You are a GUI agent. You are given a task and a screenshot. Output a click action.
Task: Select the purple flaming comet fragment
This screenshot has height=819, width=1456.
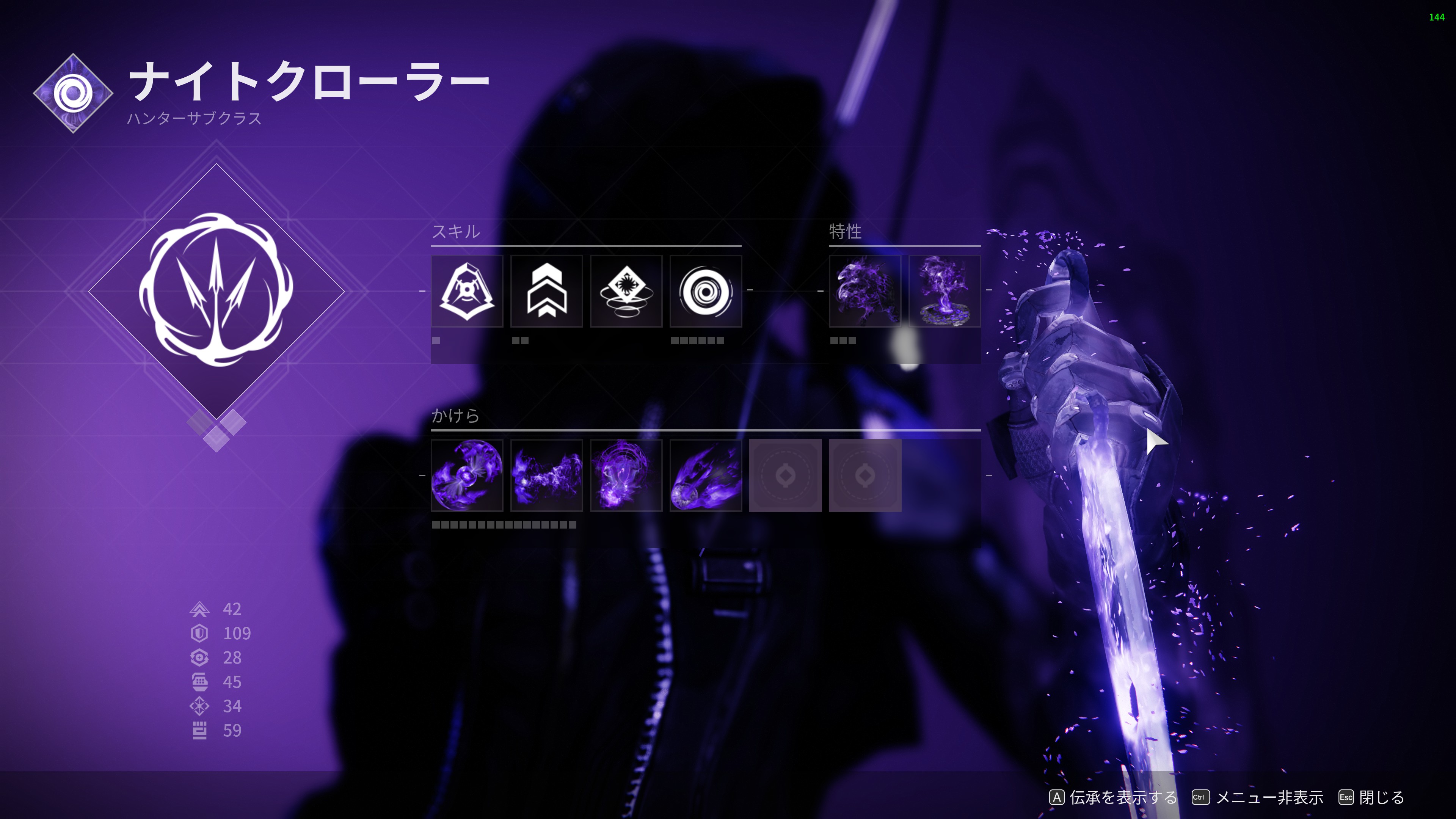coord(705,475)
